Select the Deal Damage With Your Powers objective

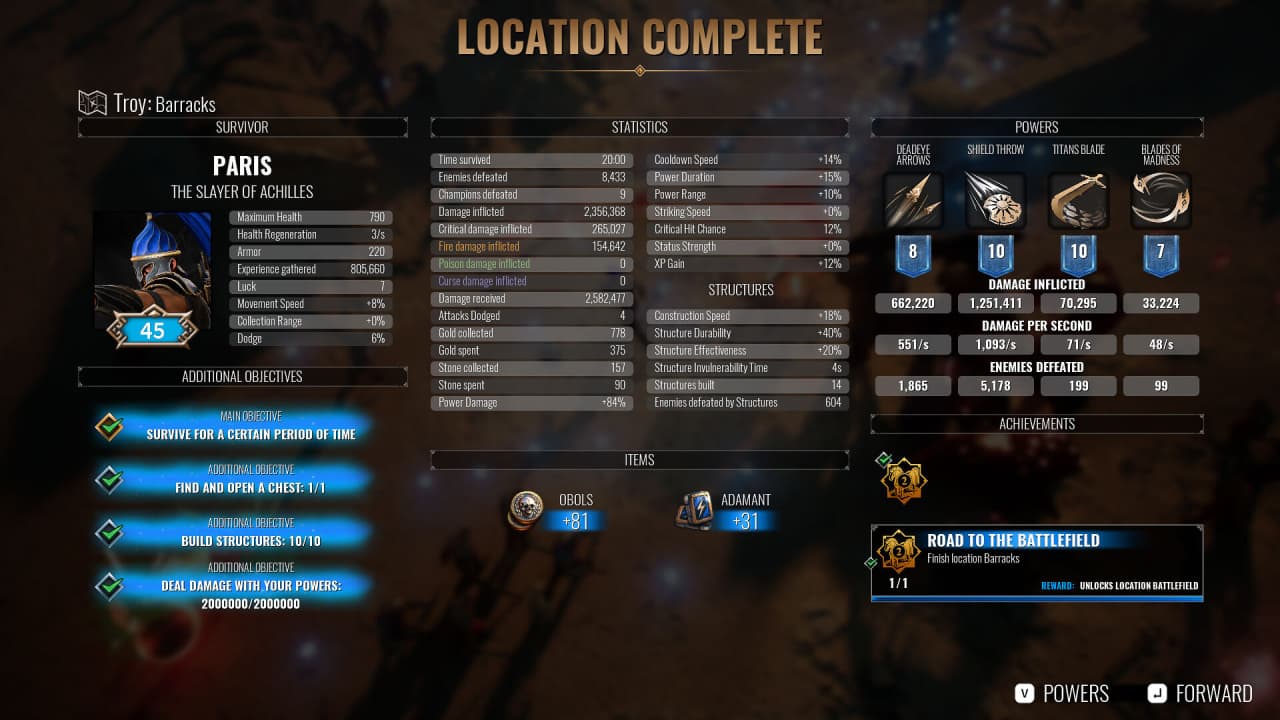[x=251, y=590]
